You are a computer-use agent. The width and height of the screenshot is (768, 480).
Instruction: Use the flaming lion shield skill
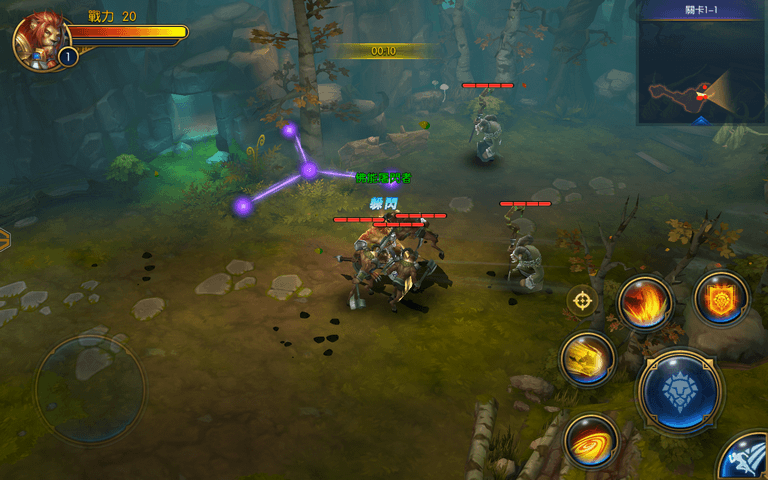coord(720,298)
